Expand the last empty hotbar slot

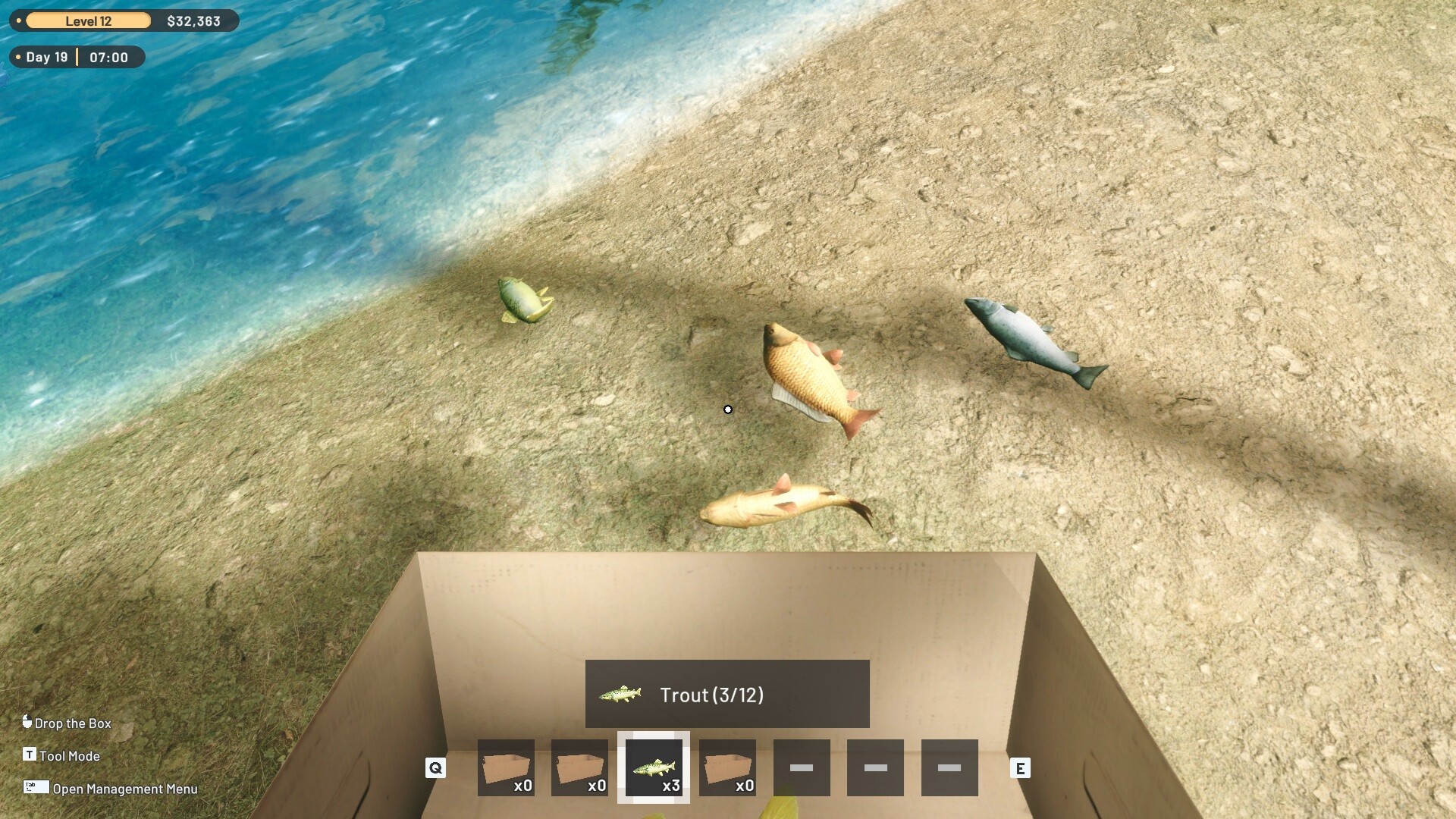coord(951,768)
